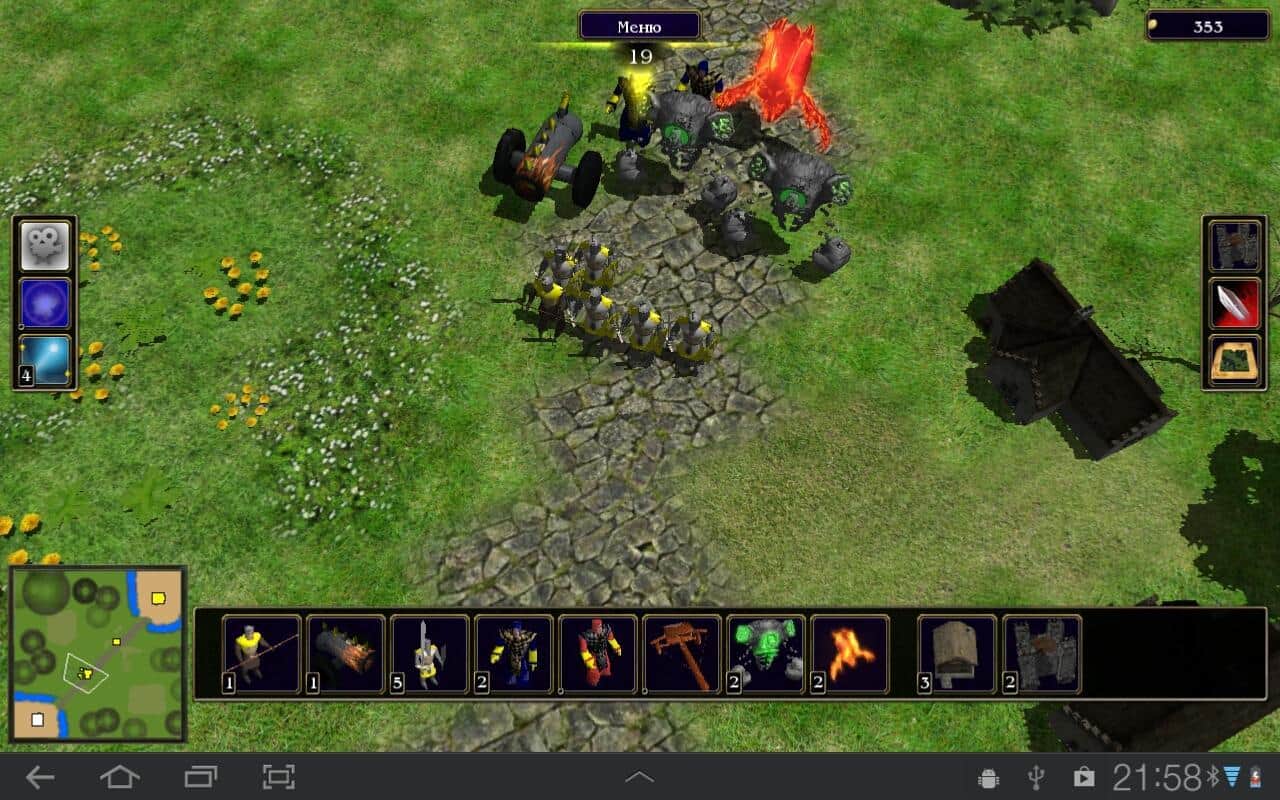Open the map icon with parchment frame

click(x=1235, y=361)
